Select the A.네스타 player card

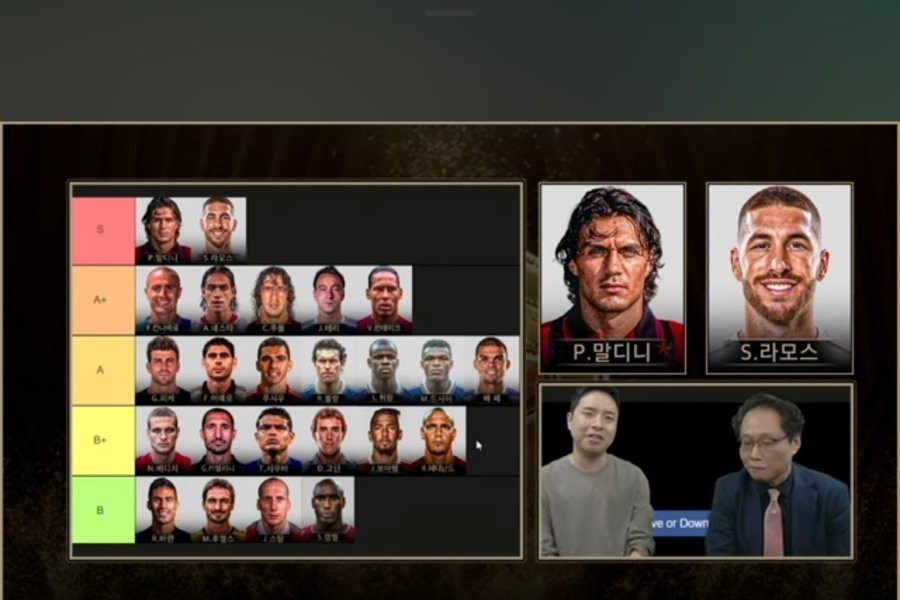[218, 299]
